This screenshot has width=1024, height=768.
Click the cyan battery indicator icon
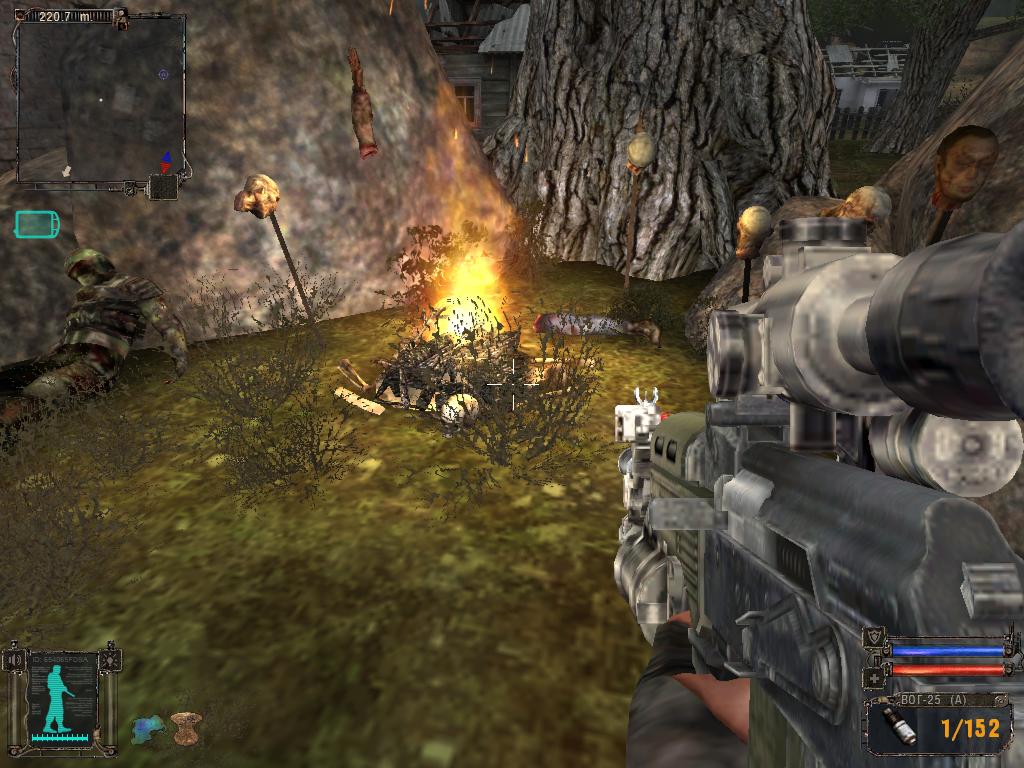tap(37, 224)
